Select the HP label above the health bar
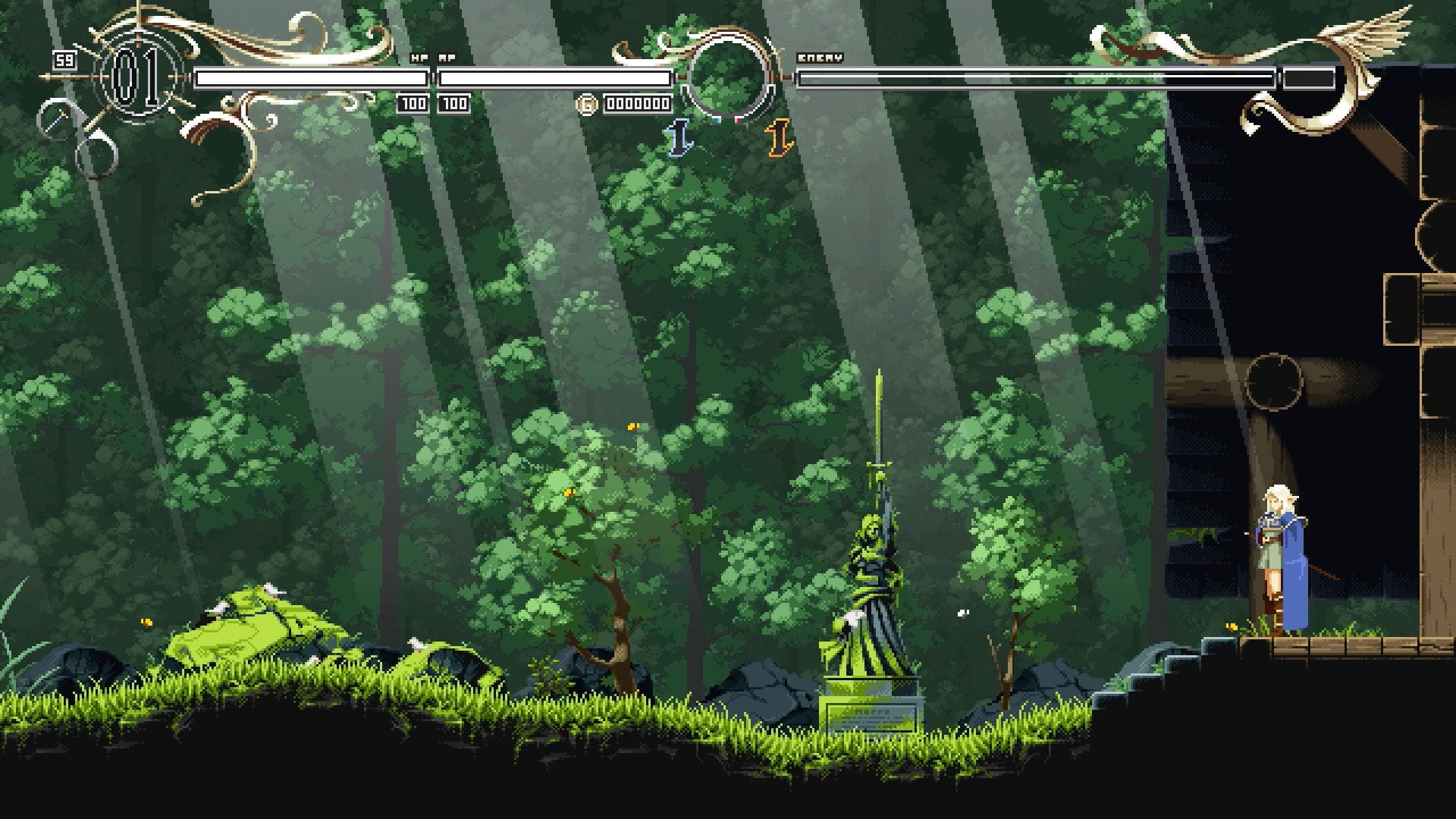Screen dimensions: 1456x819 [x=417, y=56]
